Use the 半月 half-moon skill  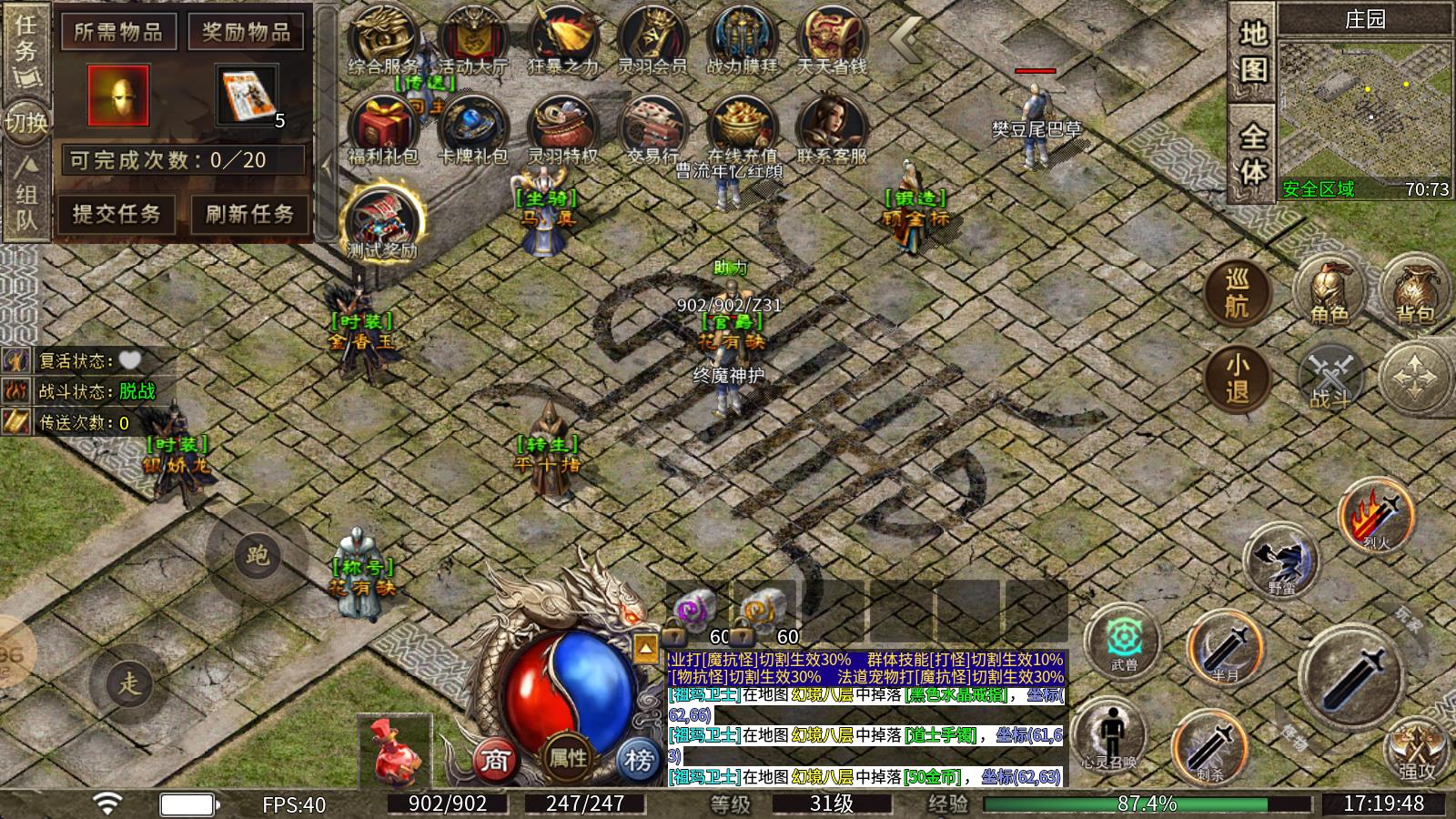tap(1226, 648)
